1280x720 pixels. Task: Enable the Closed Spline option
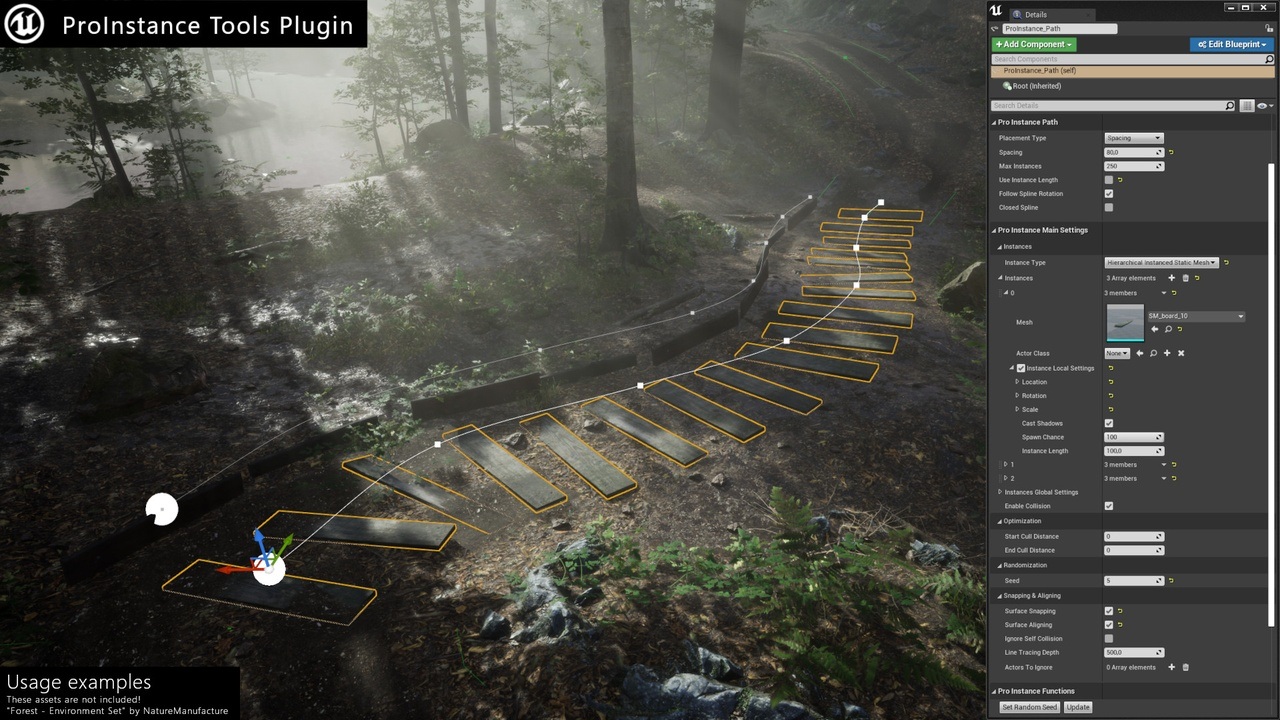pyautogui.click(x=1108, y=207)
